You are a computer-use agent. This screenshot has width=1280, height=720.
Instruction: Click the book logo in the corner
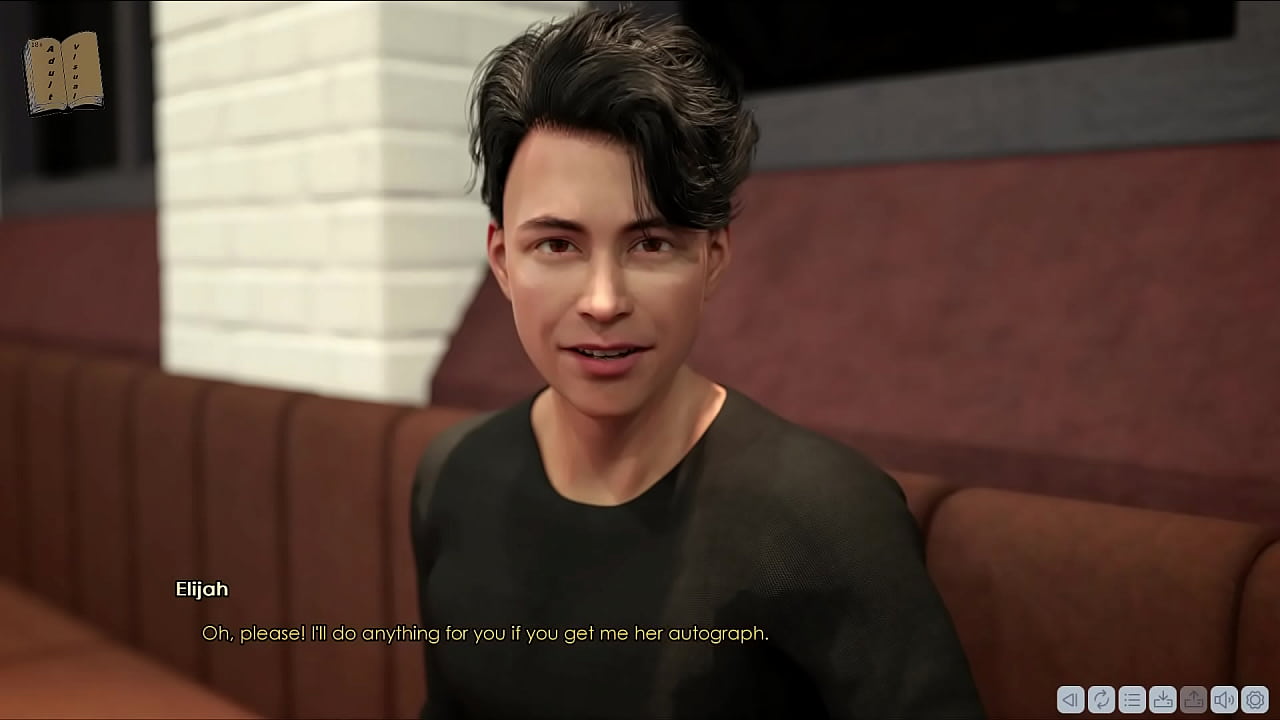pyautogui.click(x=63, y=73)
